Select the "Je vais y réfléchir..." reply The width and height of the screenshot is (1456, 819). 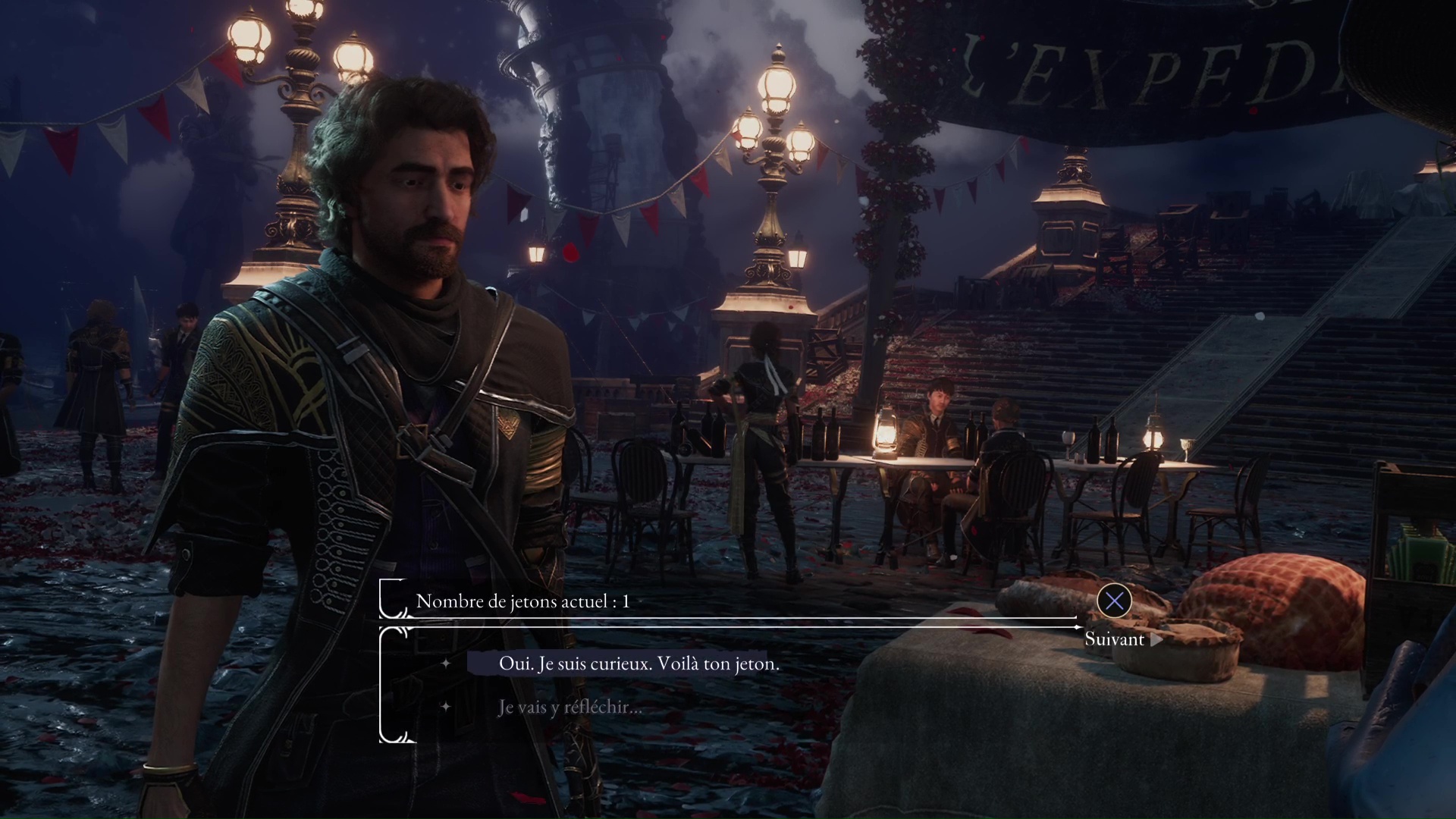570,708
